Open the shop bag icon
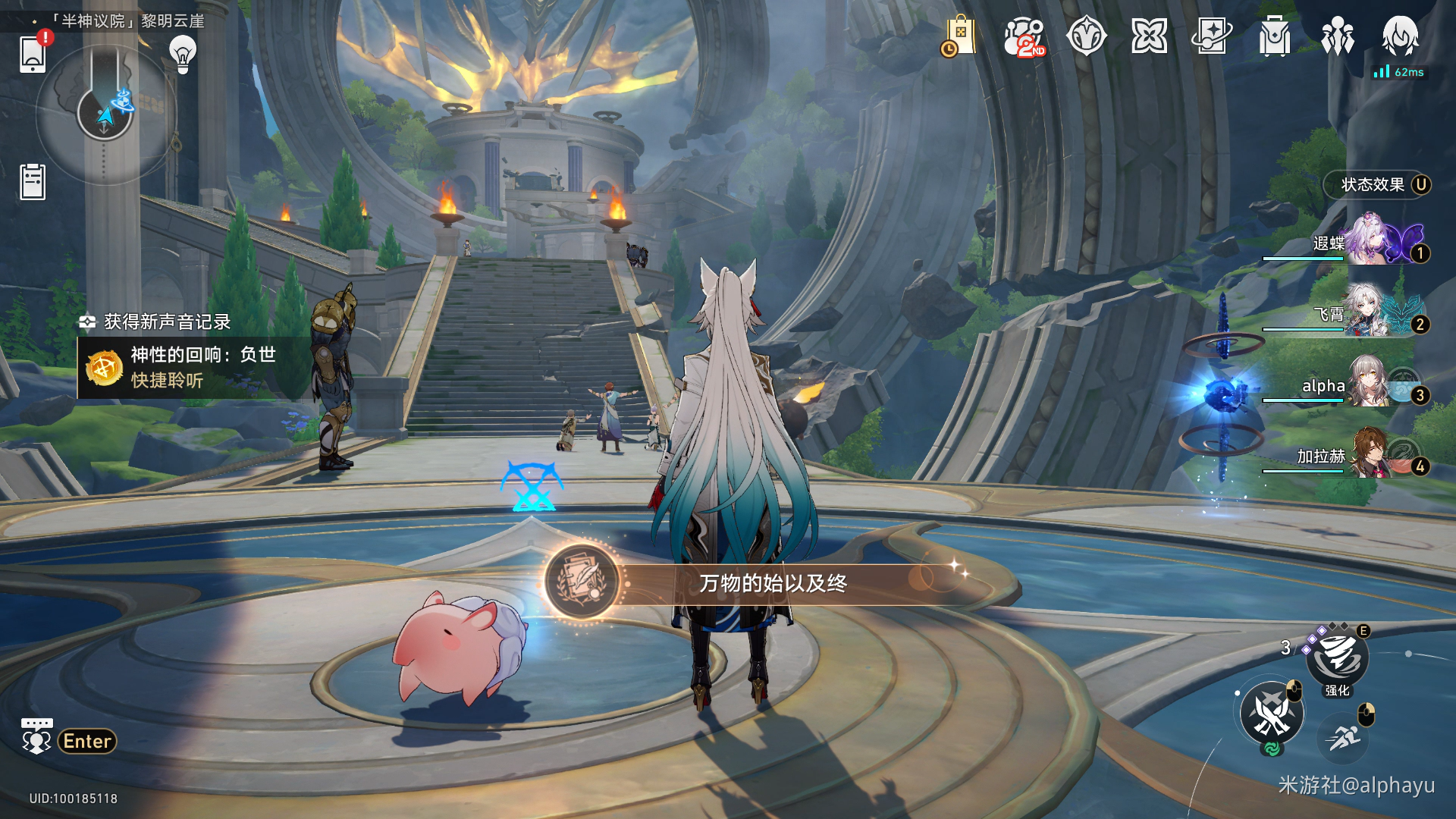1456x819 pixels. pyautogui.click(x=960, y=36)
